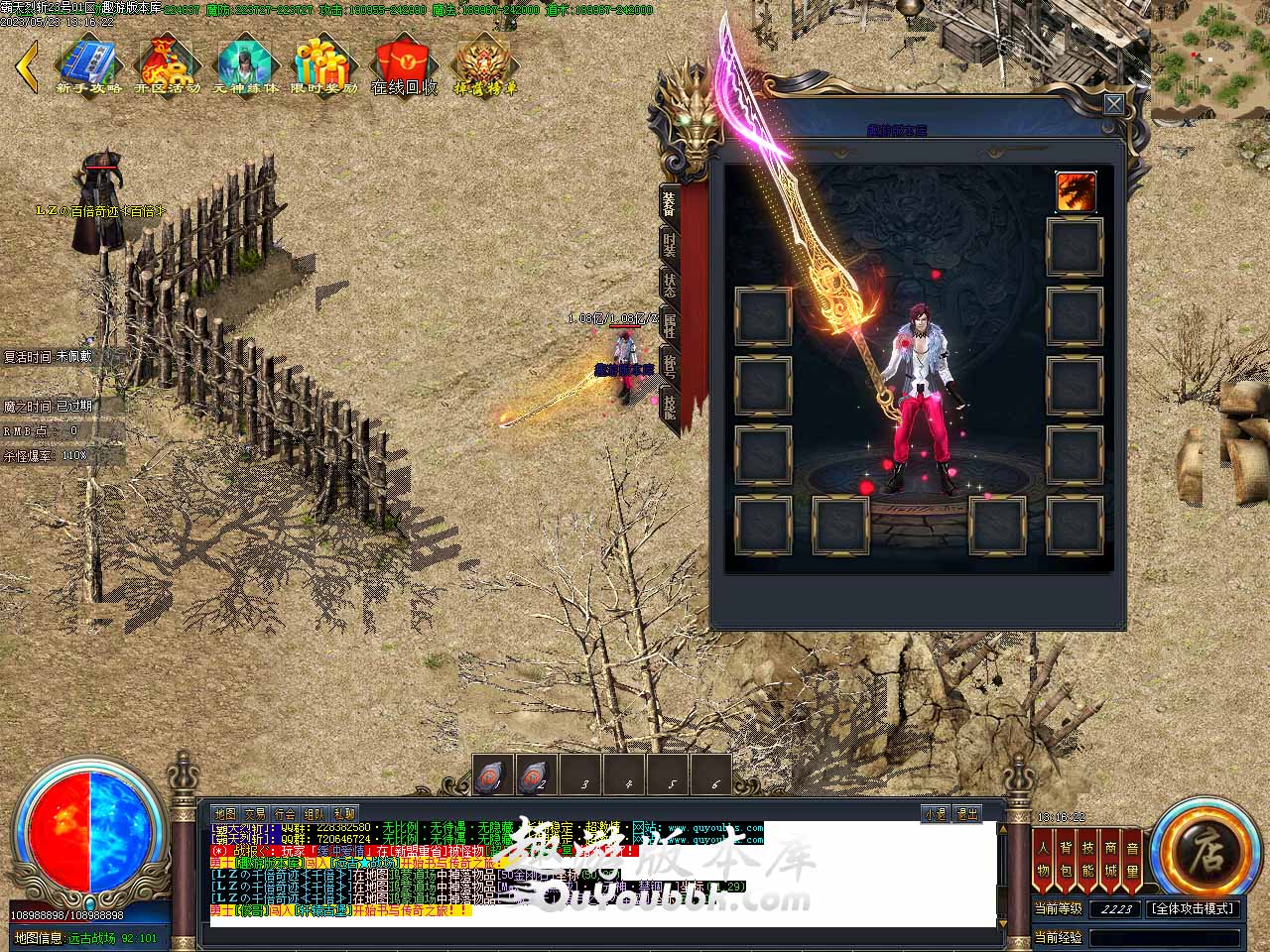
Task: Collapse the top icon bar with the yellow arrow
Action: (x=27, y=65)
